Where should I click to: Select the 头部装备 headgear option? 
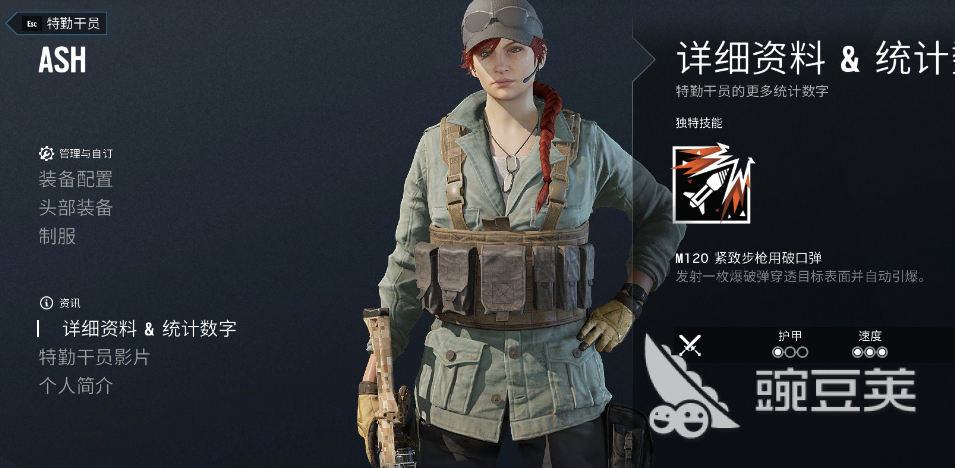(75, 208)
